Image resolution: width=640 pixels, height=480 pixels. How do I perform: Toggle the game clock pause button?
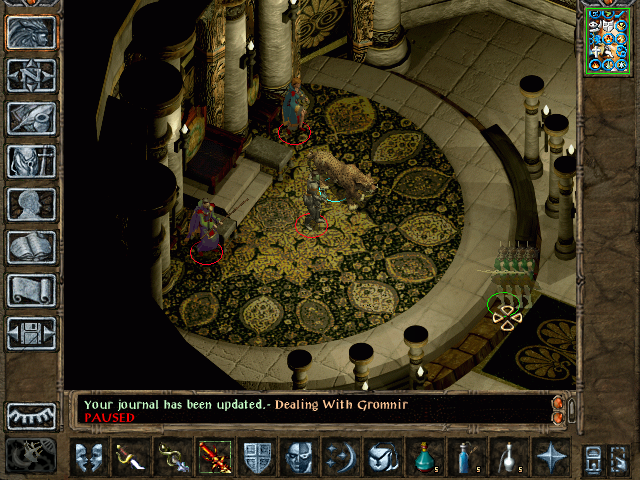coord(30,456)
